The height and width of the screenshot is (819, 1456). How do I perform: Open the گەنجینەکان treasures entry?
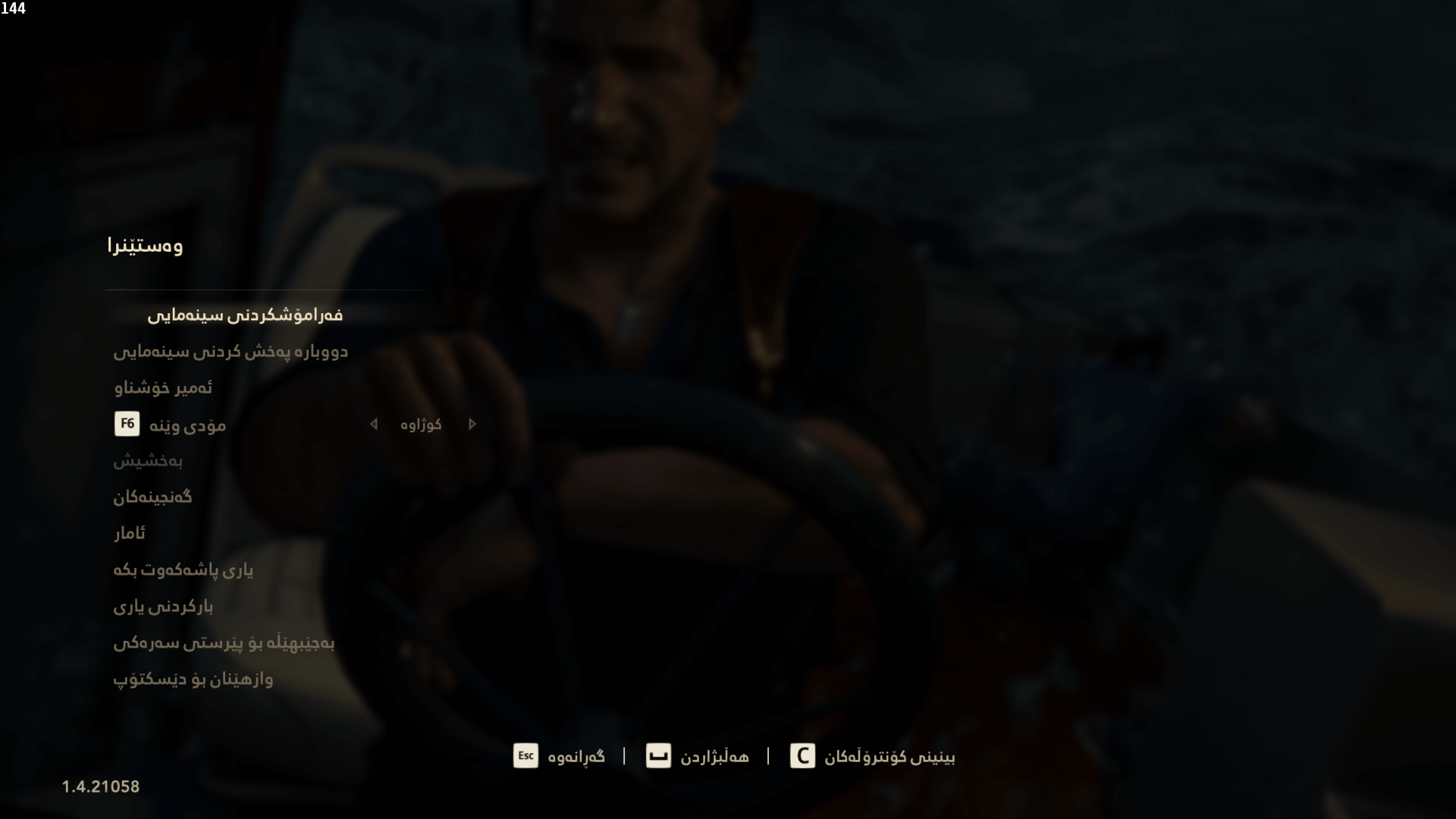151,497
